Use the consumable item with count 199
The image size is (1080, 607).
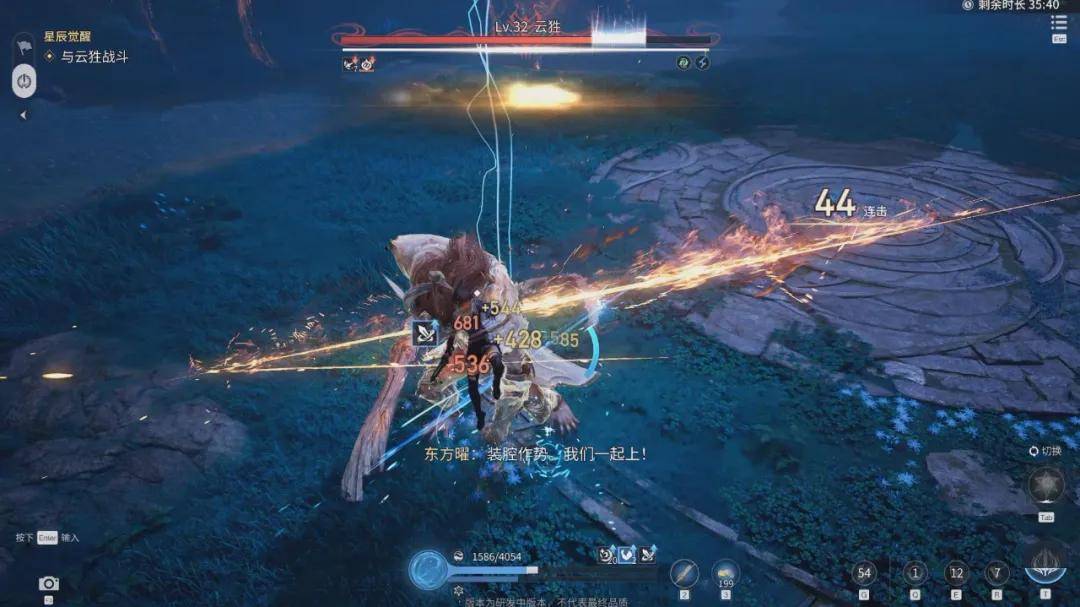coord(725,573)
